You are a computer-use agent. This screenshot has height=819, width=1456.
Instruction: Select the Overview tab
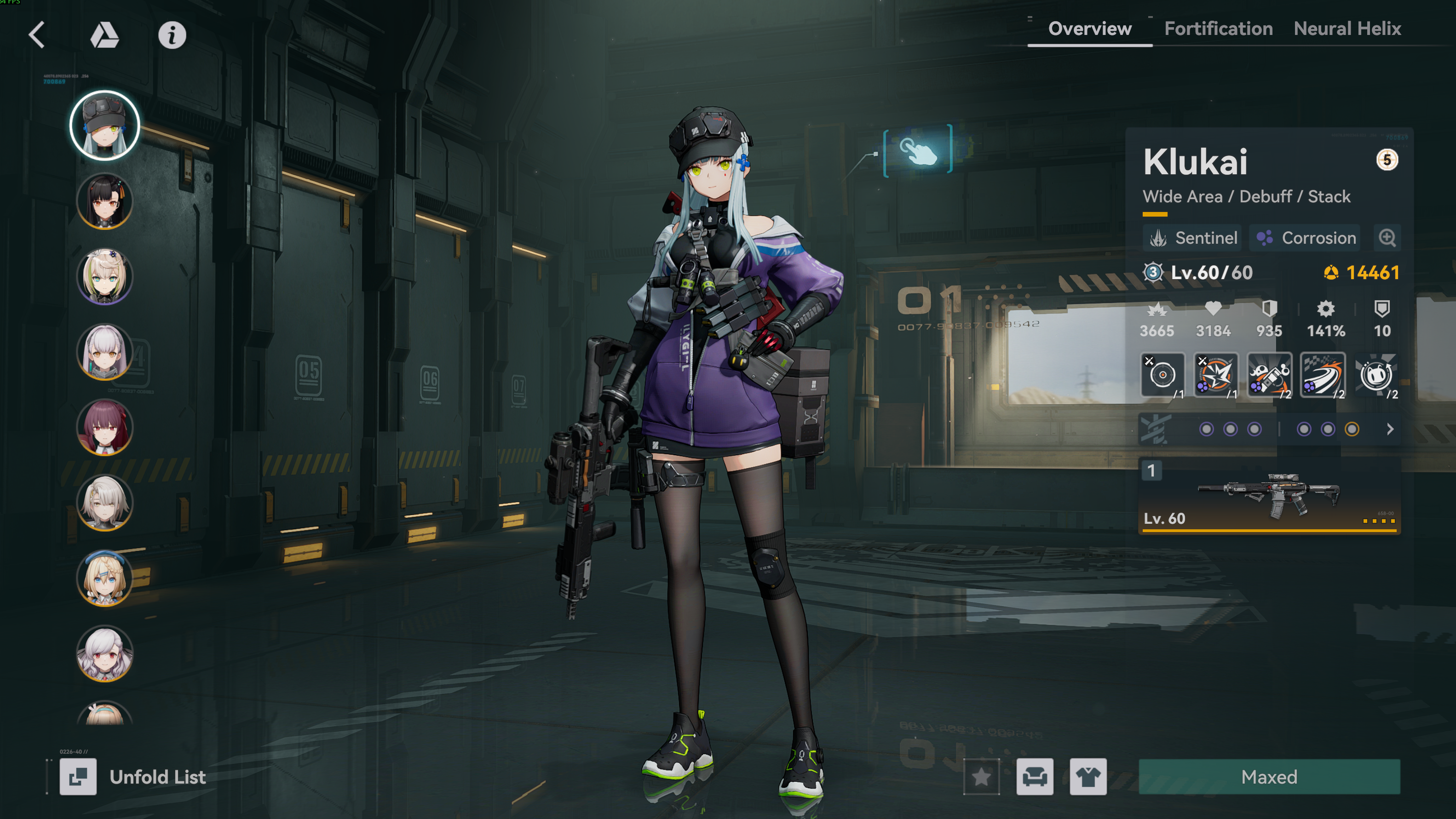(x=1089, y=29)
